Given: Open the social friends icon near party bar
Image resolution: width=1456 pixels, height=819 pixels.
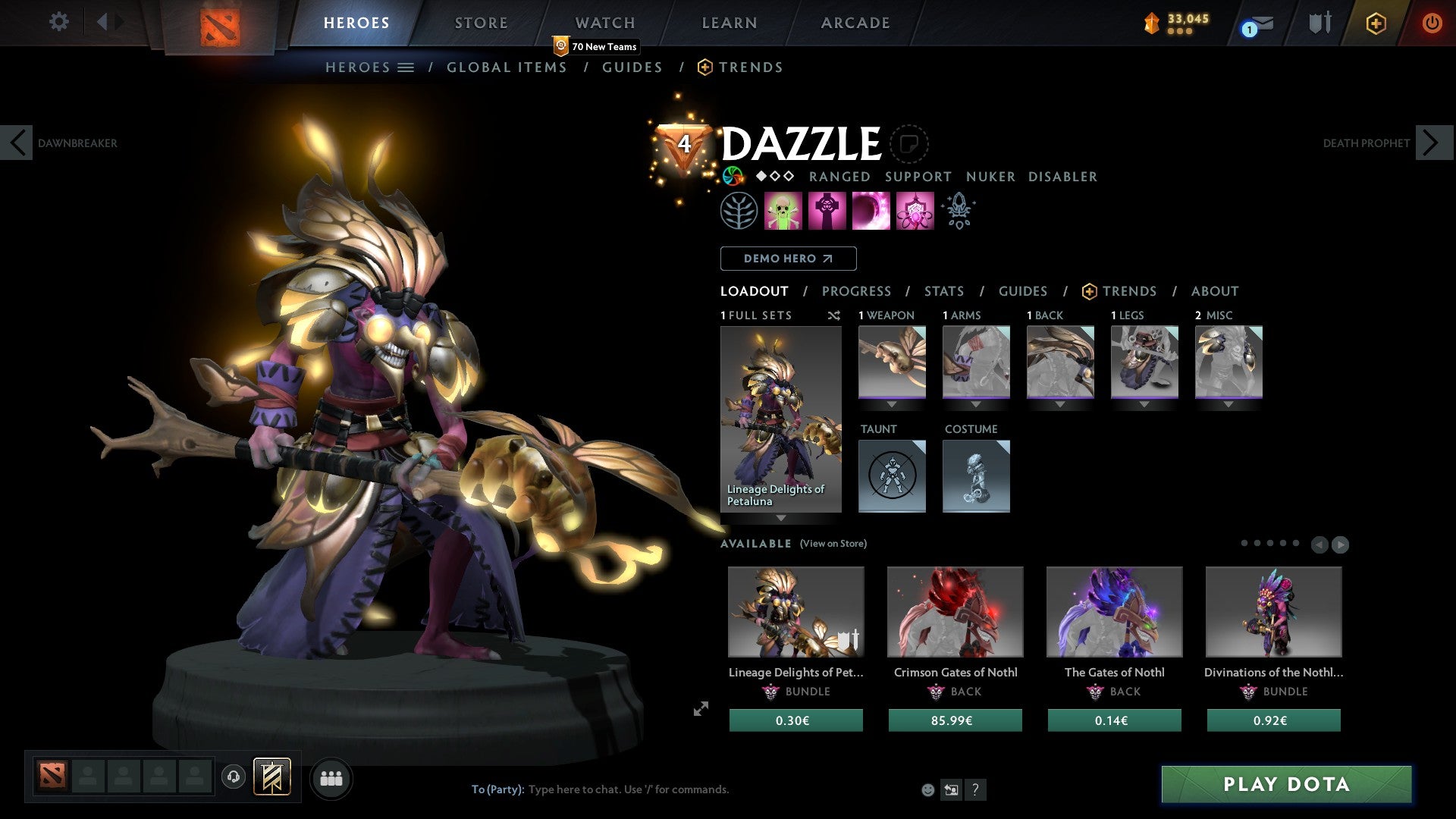Looking at the screenshot, I should 331,778.
